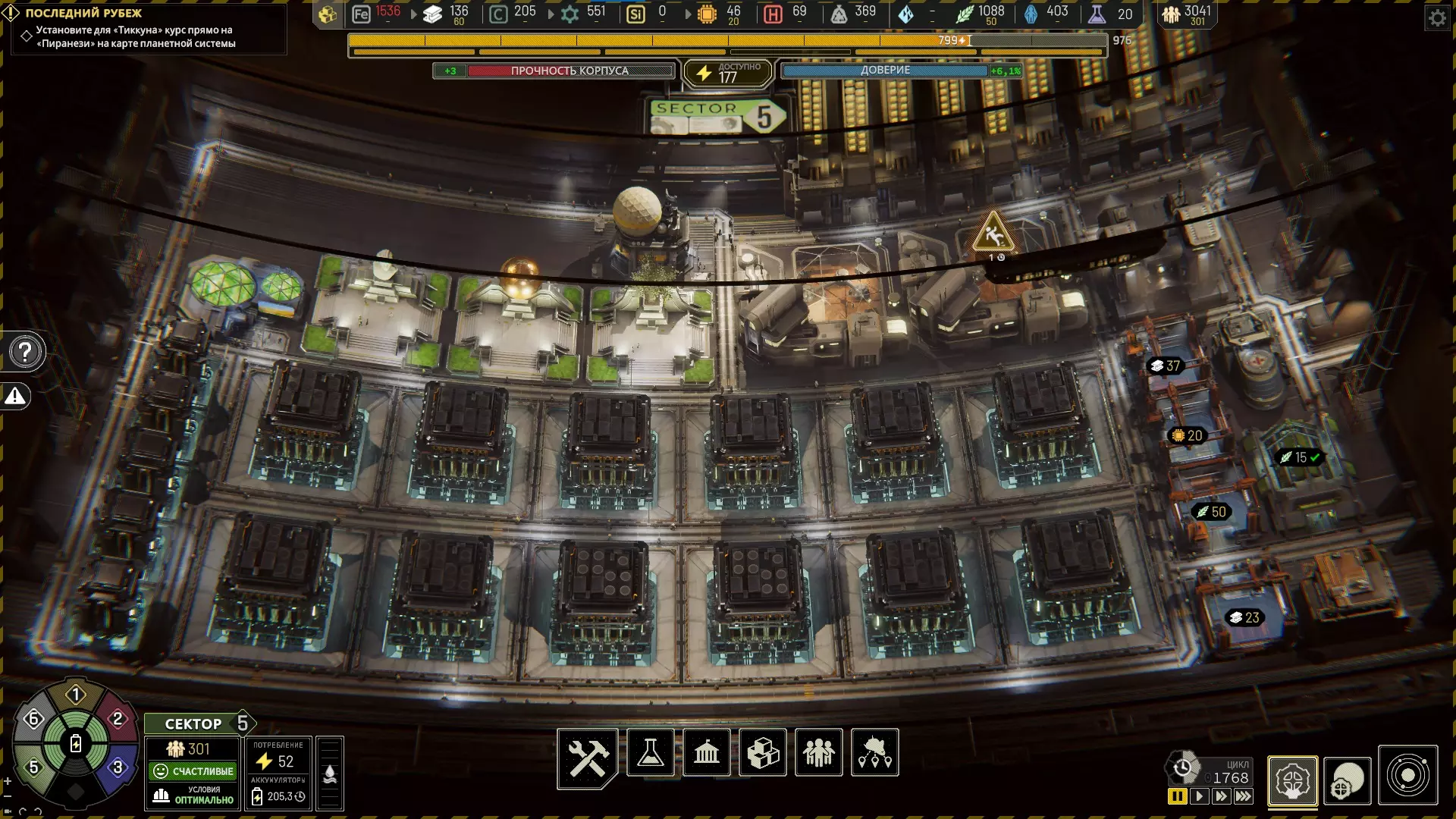This screenshot has height=819, width=1456.
Task: Open the question mark help button
Action: 25,352
